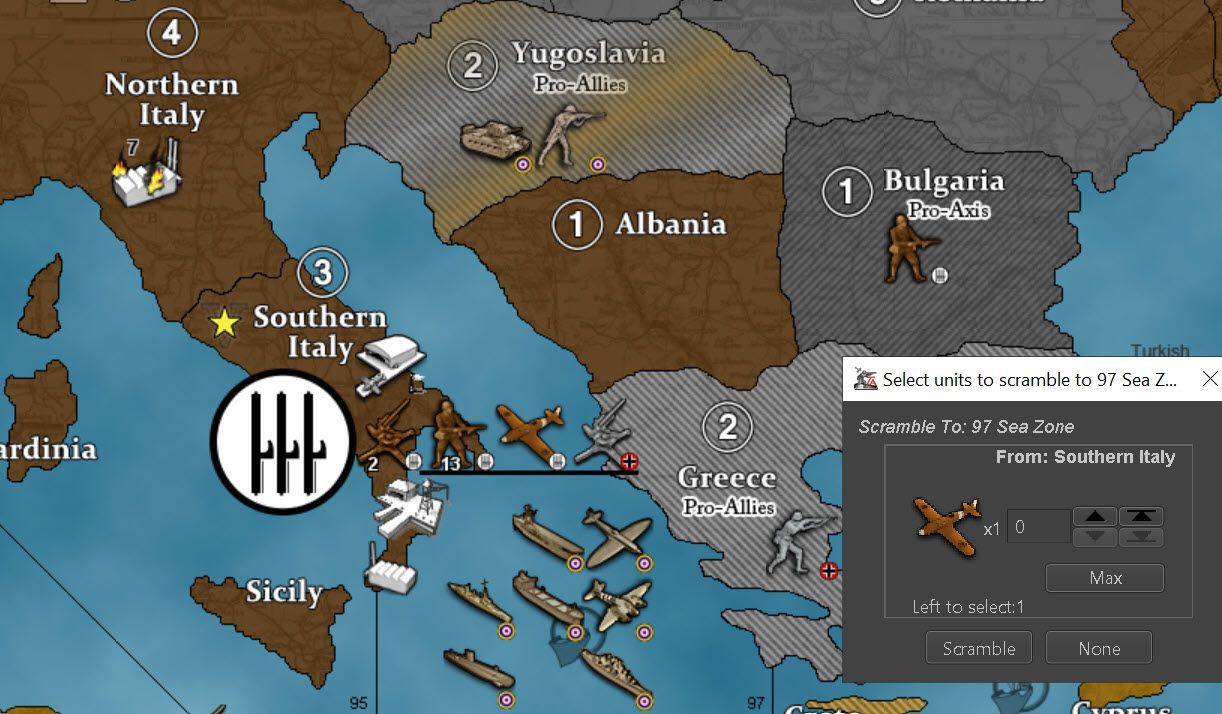The width and height of the screenshot is (1222, 714).
Task: Choose None to skip scrambling
Action: pos(1098,648)
